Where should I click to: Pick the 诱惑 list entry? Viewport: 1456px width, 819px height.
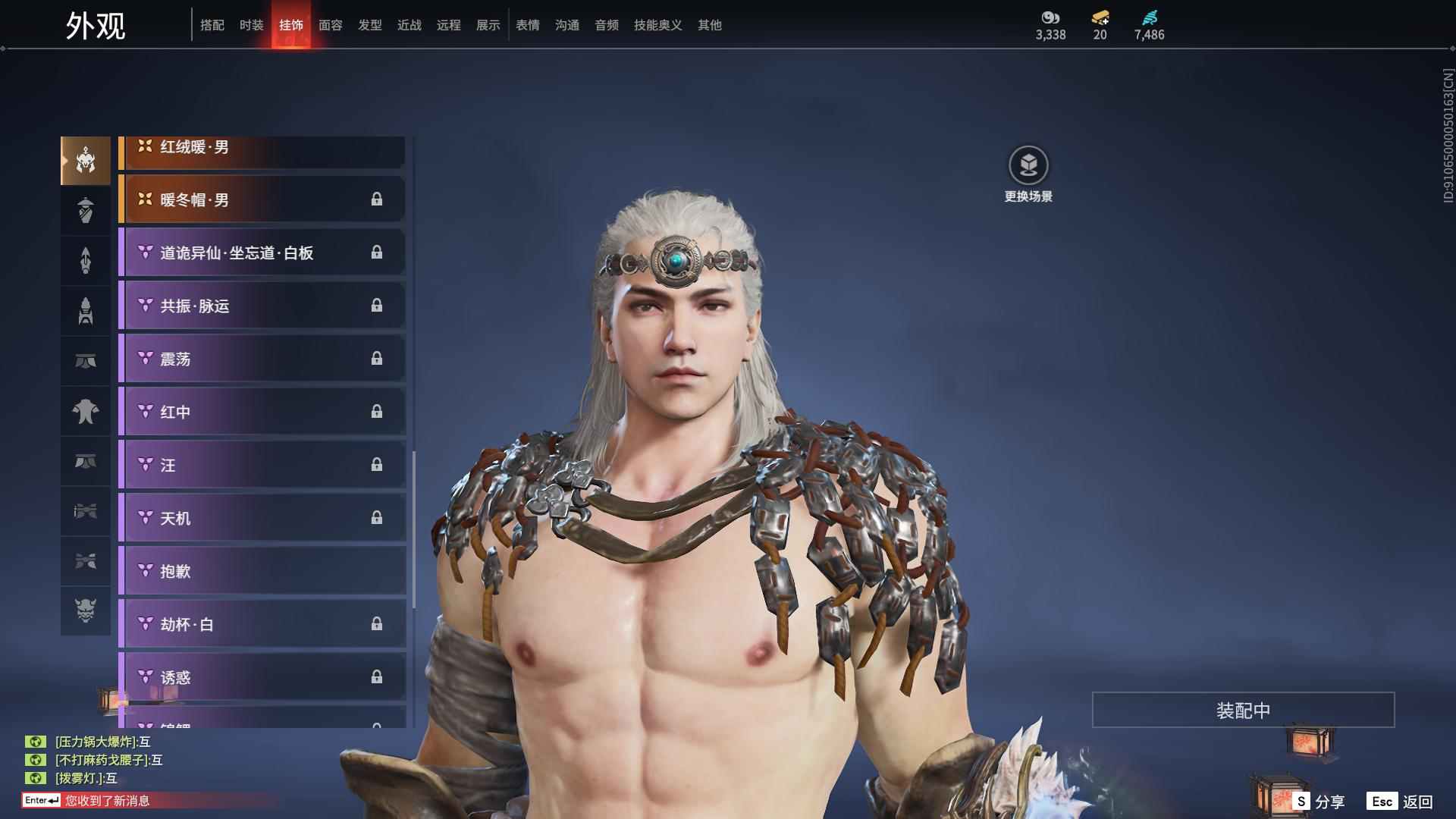[x=262, y=677]
